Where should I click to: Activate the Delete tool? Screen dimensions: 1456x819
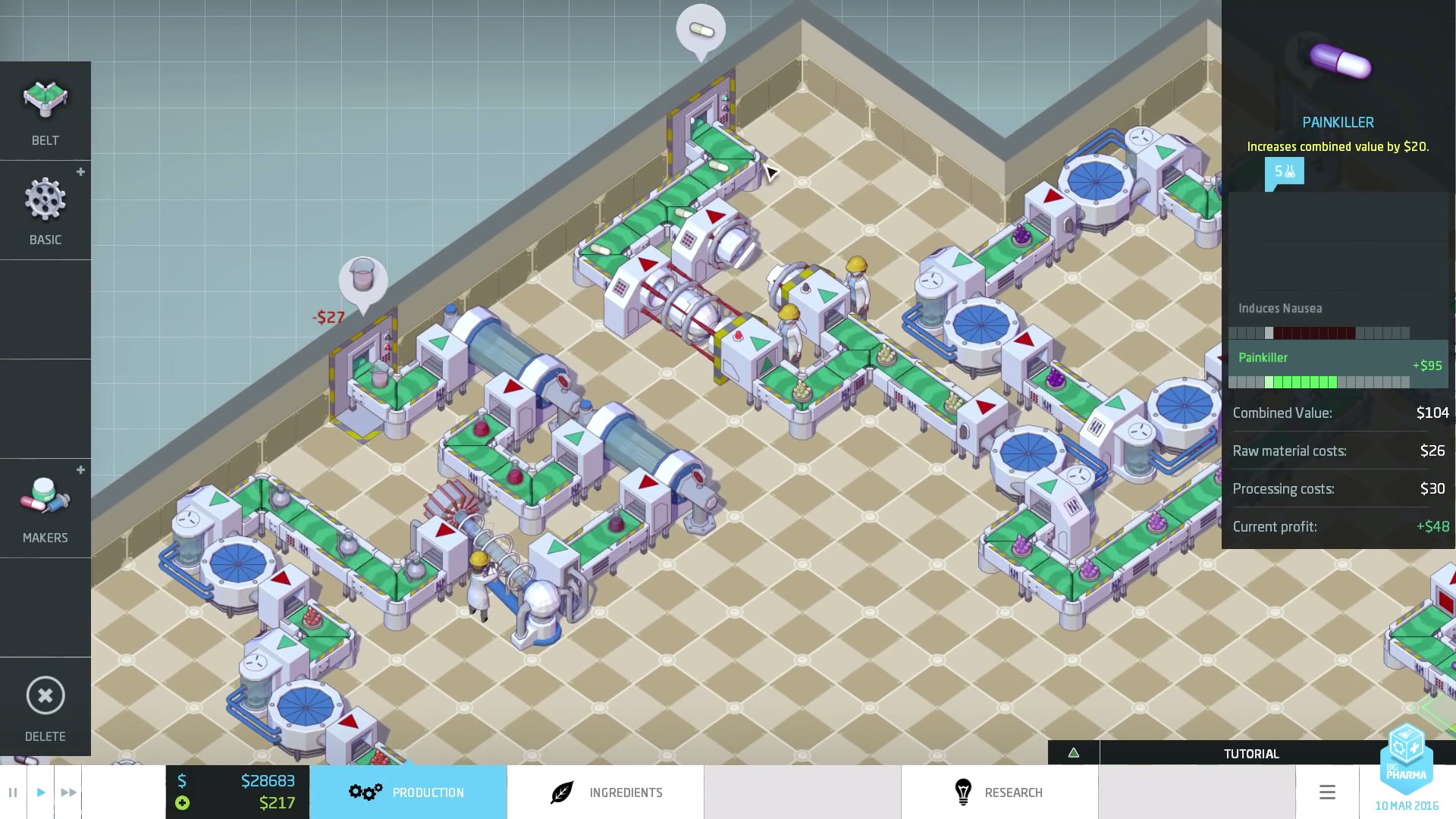point(45,707)
